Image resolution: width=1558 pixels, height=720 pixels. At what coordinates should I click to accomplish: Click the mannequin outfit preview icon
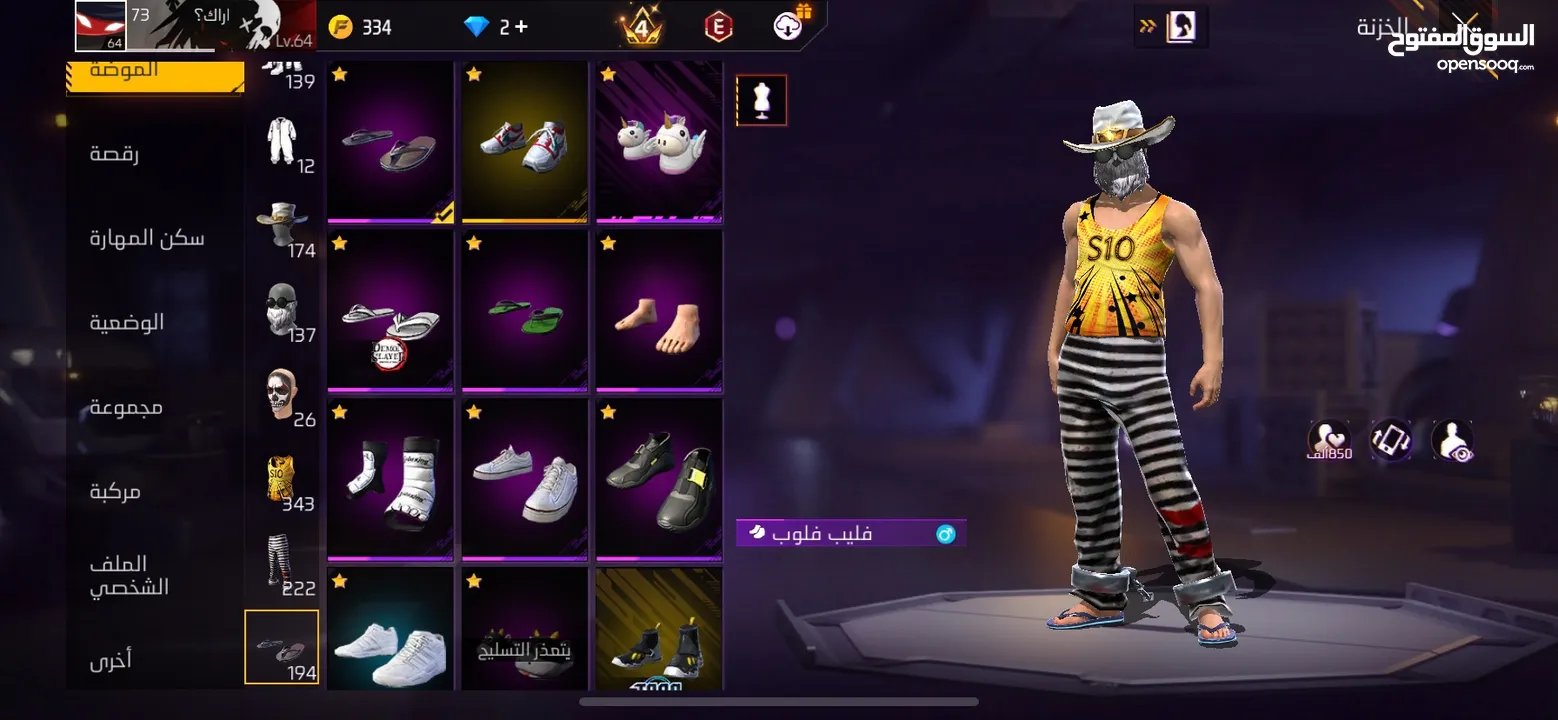coord(762,101)
